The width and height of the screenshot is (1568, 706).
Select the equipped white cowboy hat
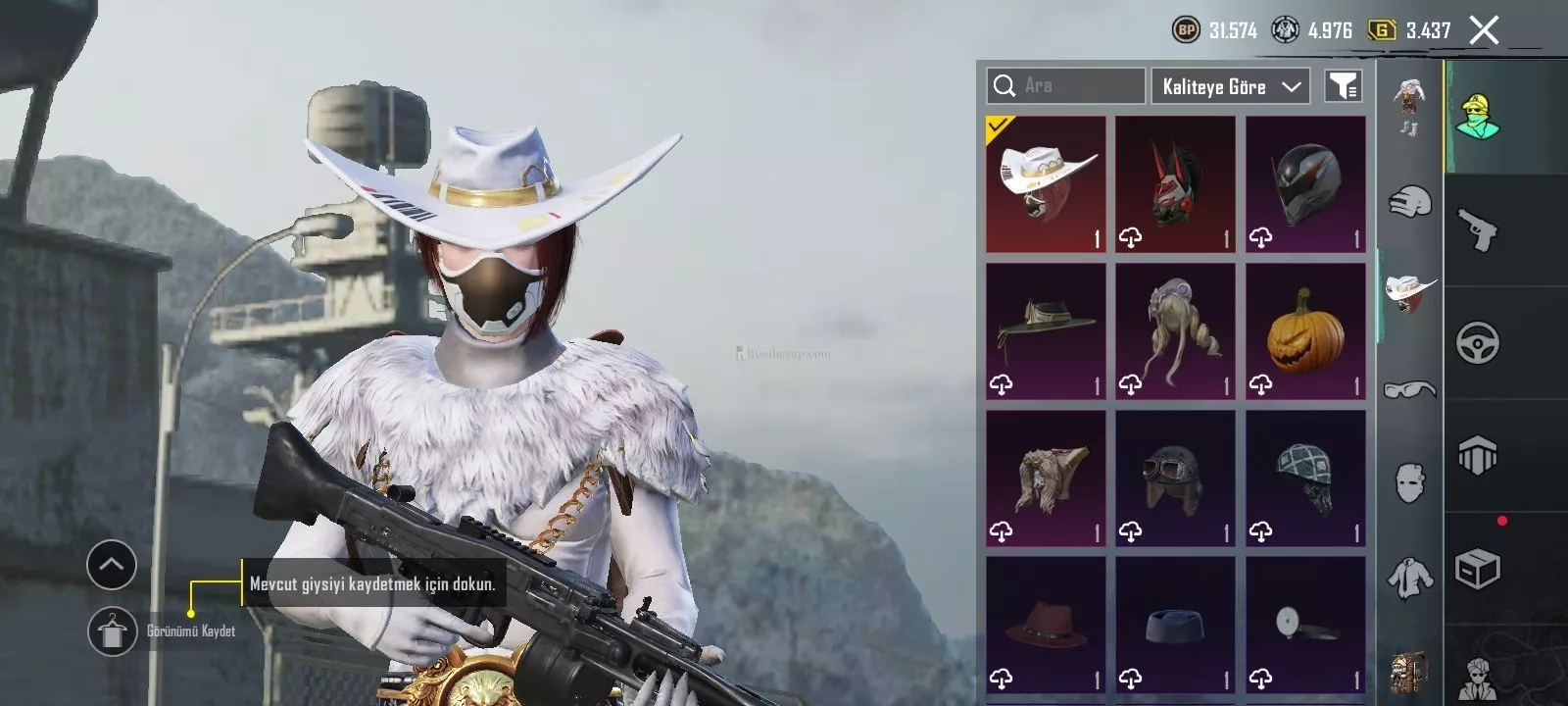tap(1046, 184)
